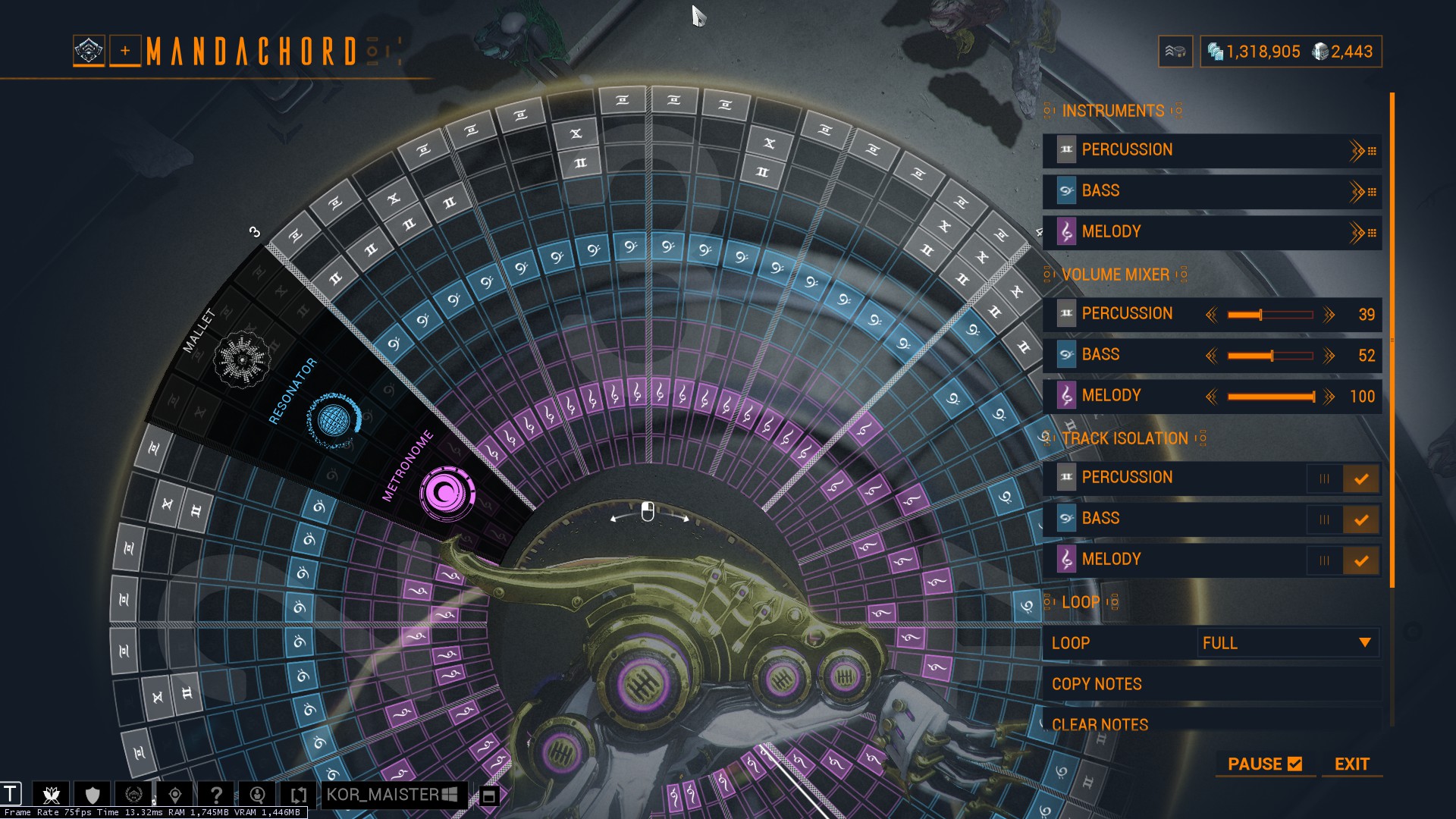Click the Melody volume slider
1456x819 pixels.
(x=1270, y=397)
